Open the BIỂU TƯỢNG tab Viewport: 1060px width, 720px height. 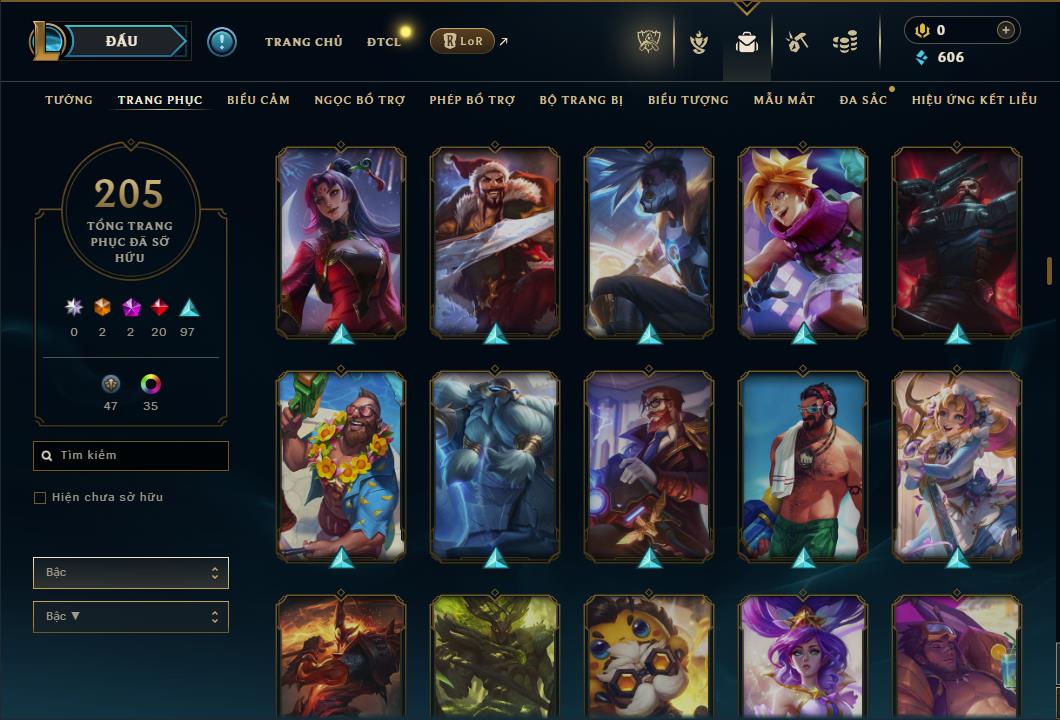pyautogui.click(x=688, y=100)
